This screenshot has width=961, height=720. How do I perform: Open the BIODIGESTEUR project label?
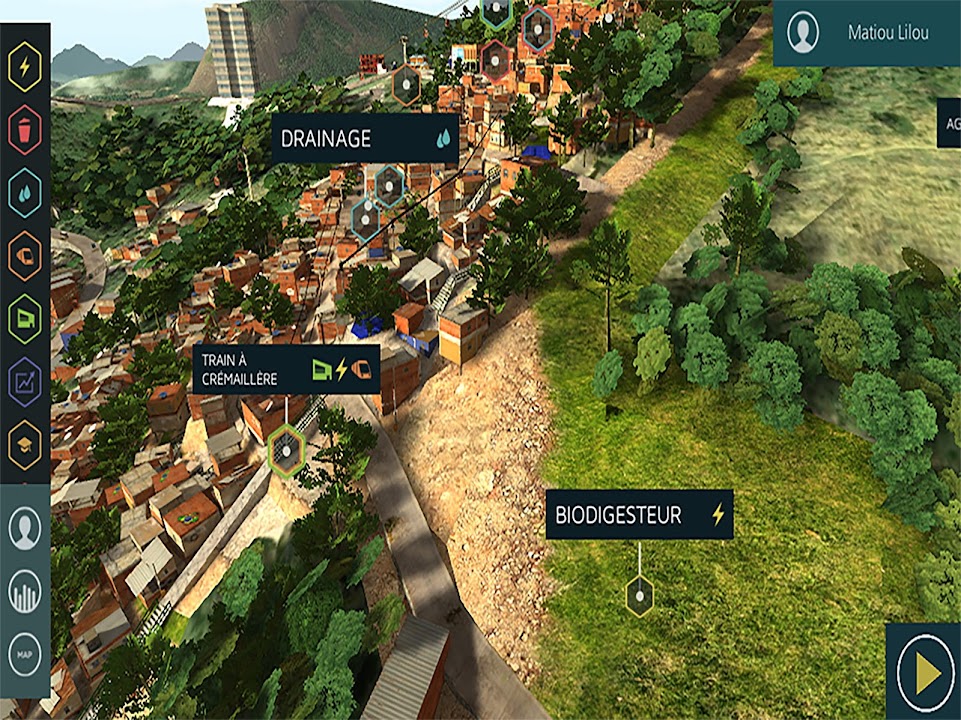639,515
